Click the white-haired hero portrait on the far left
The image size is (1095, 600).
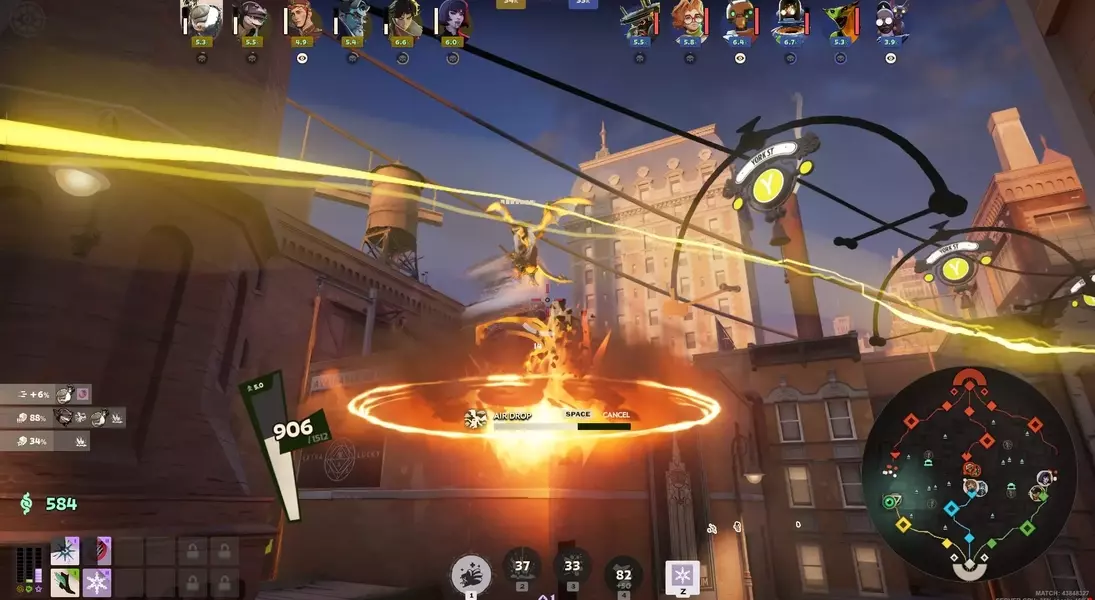201,18
